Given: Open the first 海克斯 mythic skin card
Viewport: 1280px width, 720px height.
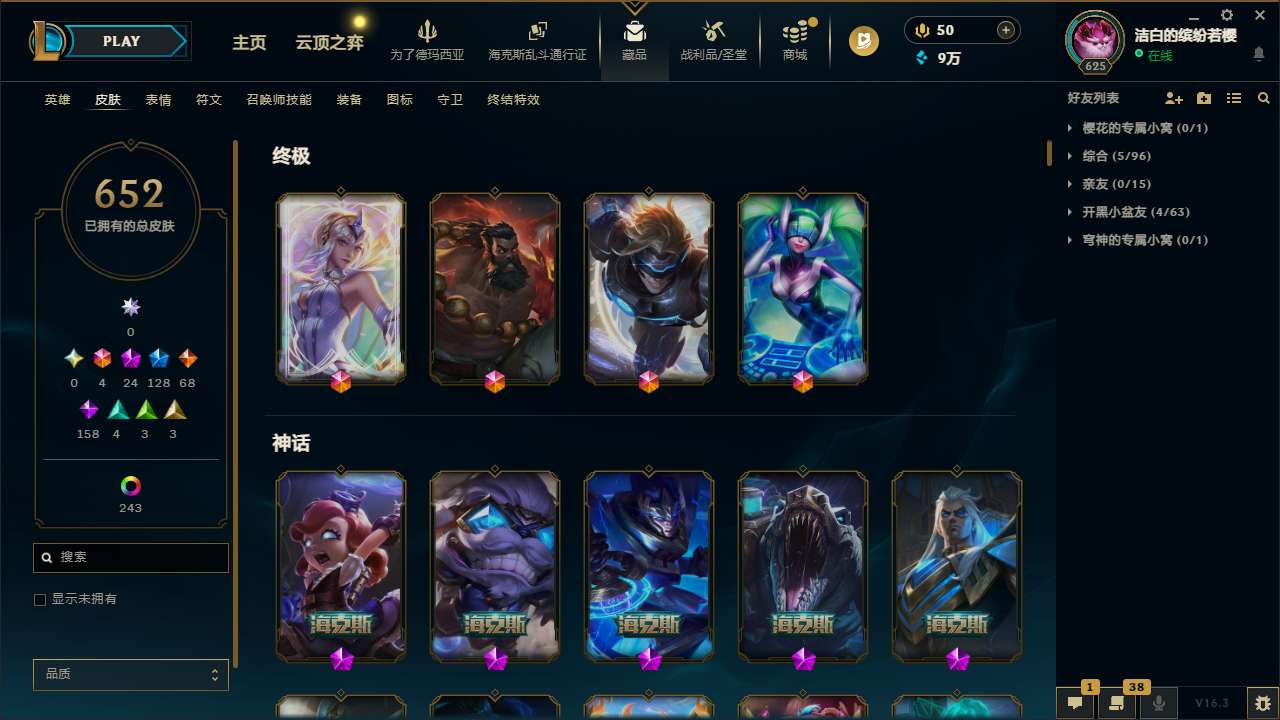Looking at the screenshot, I should 341,566.
